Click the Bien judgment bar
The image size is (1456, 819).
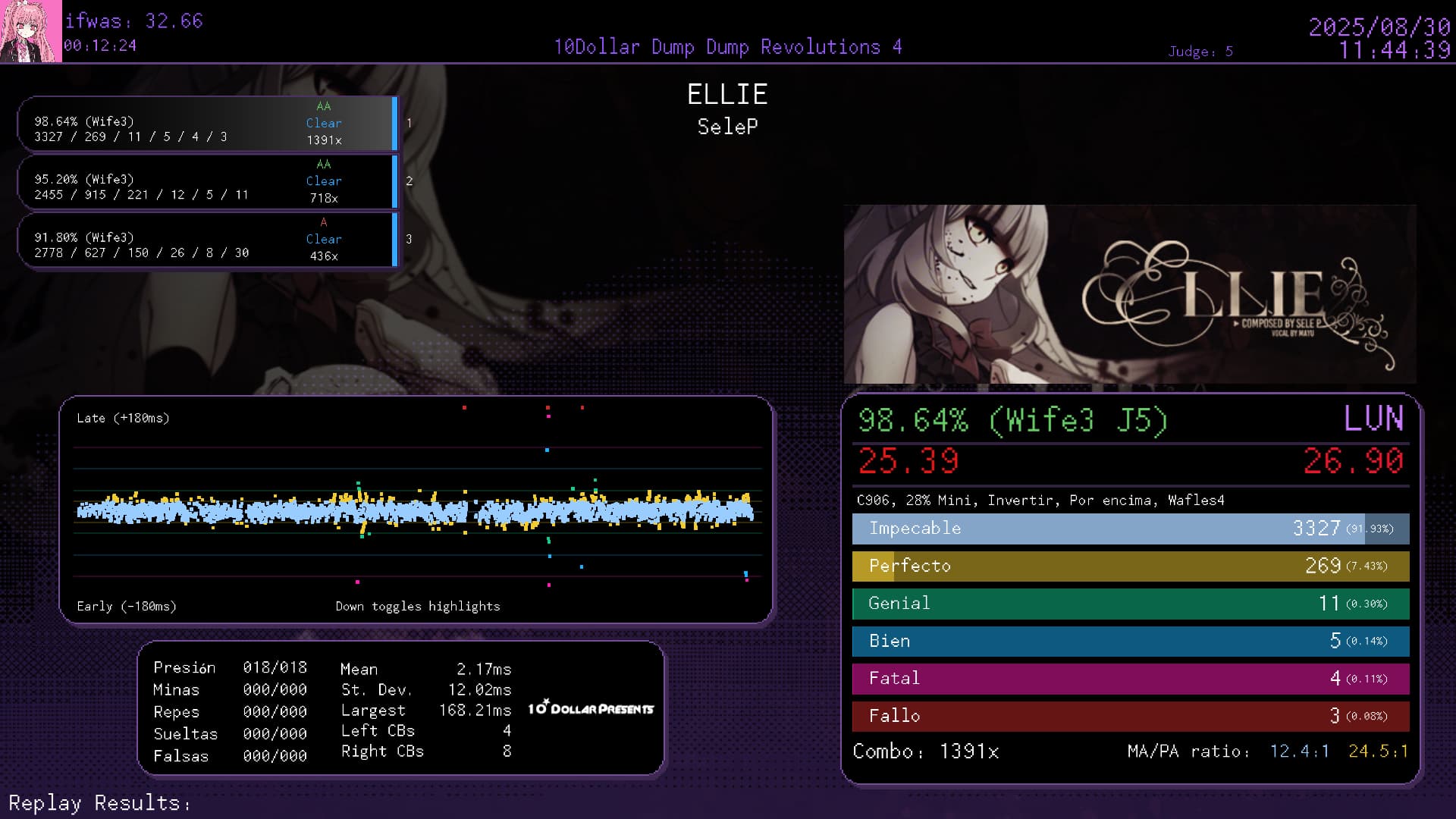tap(1130, 641)
